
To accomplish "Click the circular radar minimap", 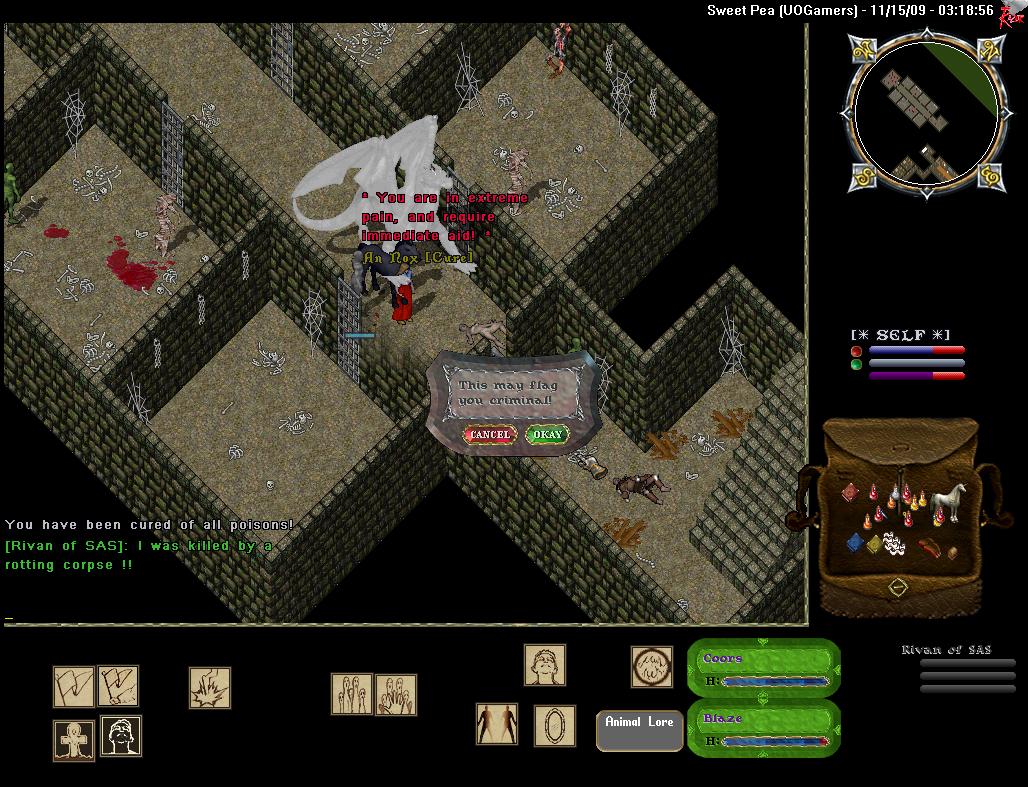I will click(x=925, y=111).
